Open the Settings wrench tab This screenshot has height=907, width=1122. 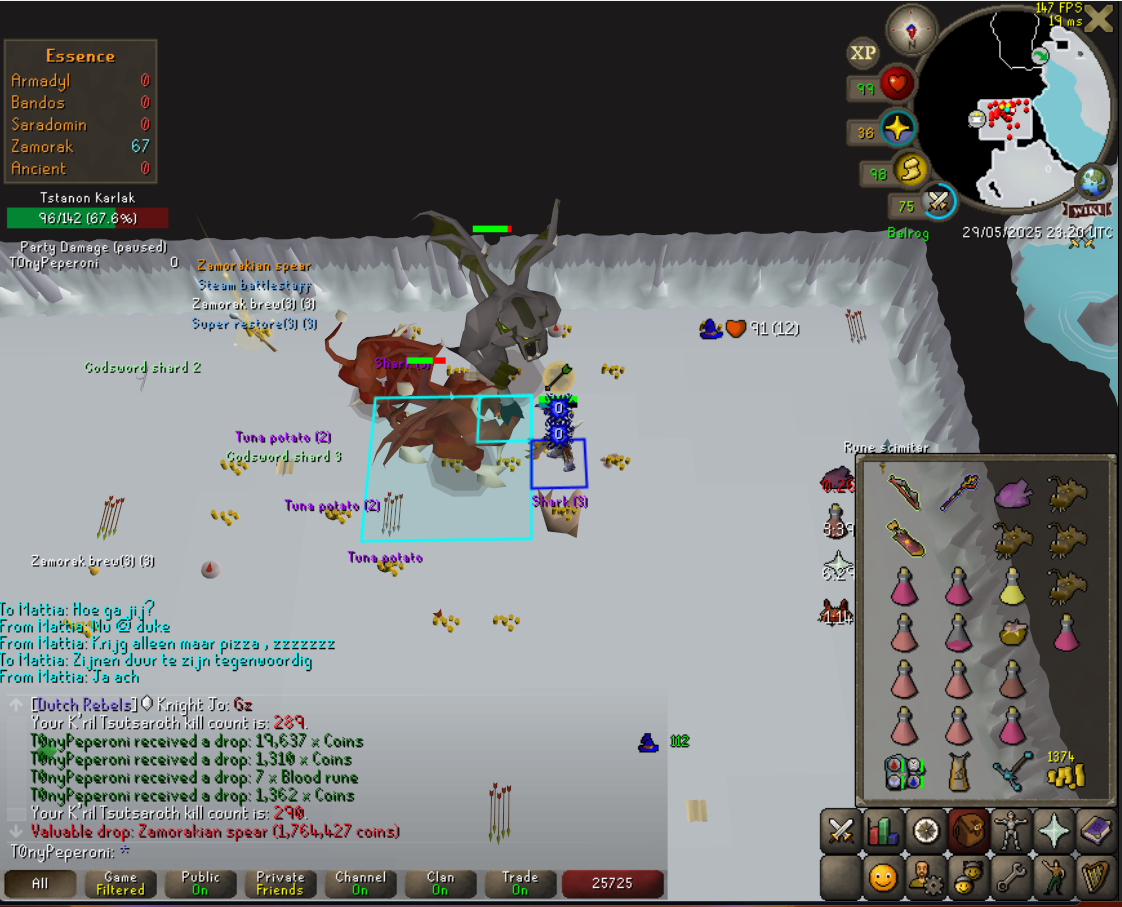(1010, 877)
